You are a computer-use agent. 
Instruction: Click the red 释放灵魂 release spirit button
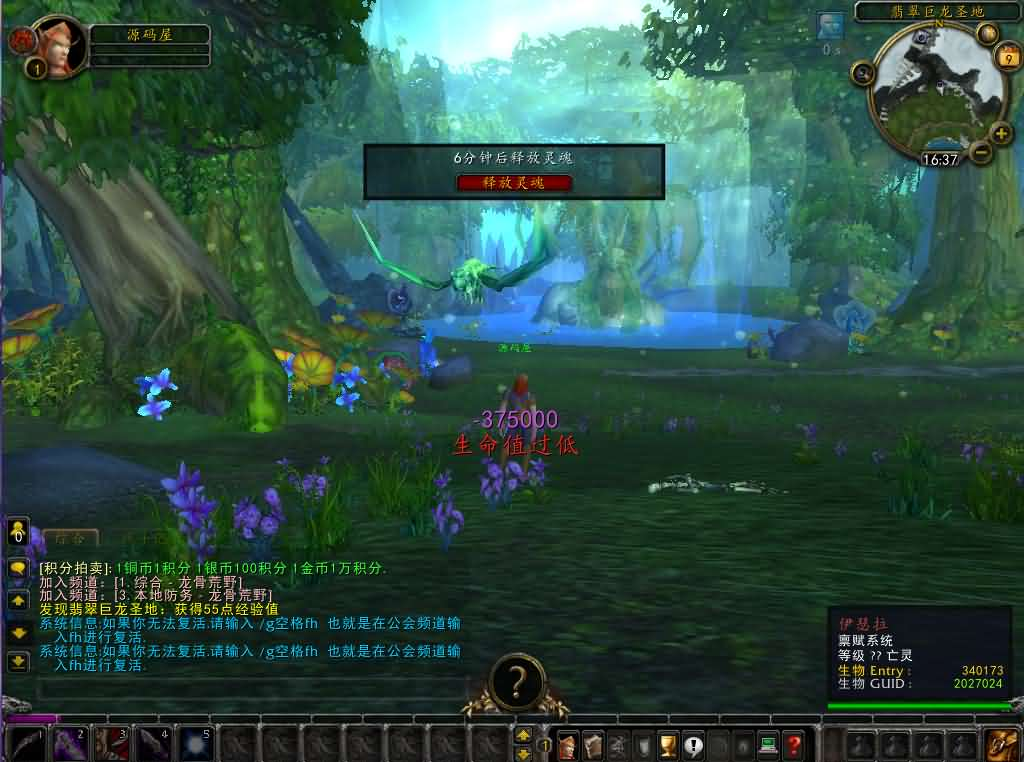click(x=514, y=182)
